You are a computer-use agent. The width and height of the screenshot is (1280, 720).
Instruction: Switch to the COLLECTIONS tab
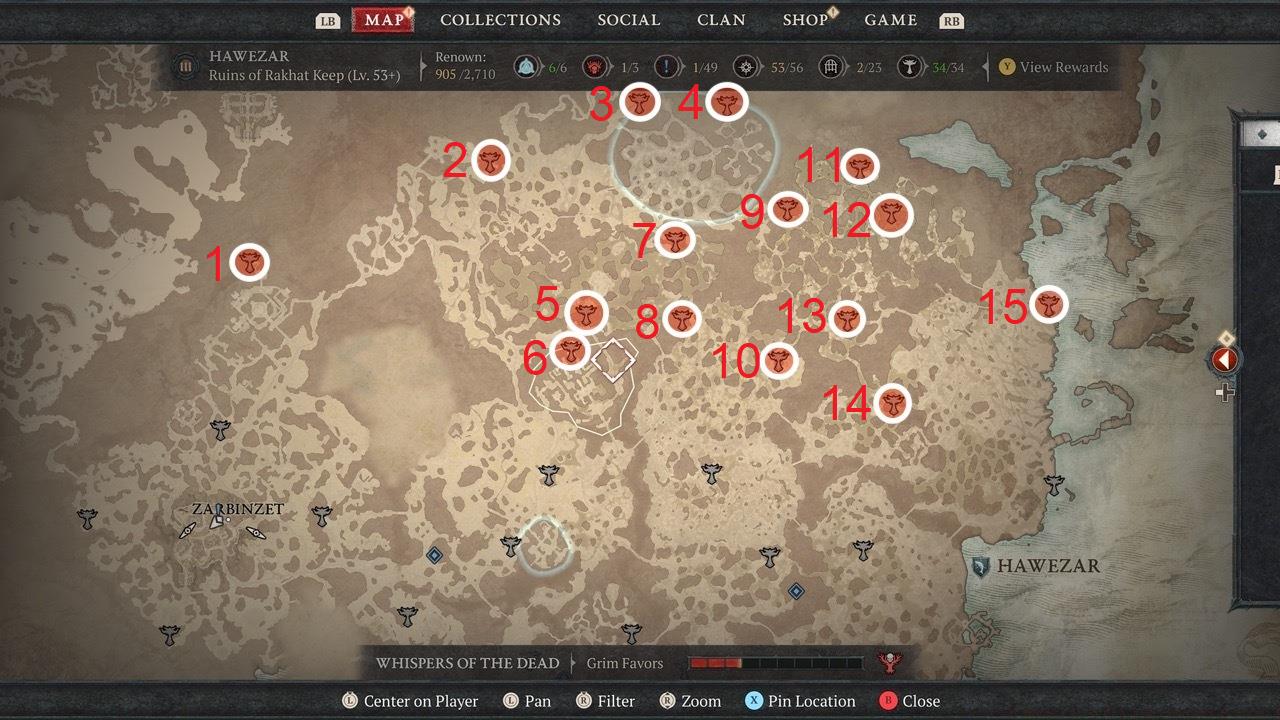point(500,19)
